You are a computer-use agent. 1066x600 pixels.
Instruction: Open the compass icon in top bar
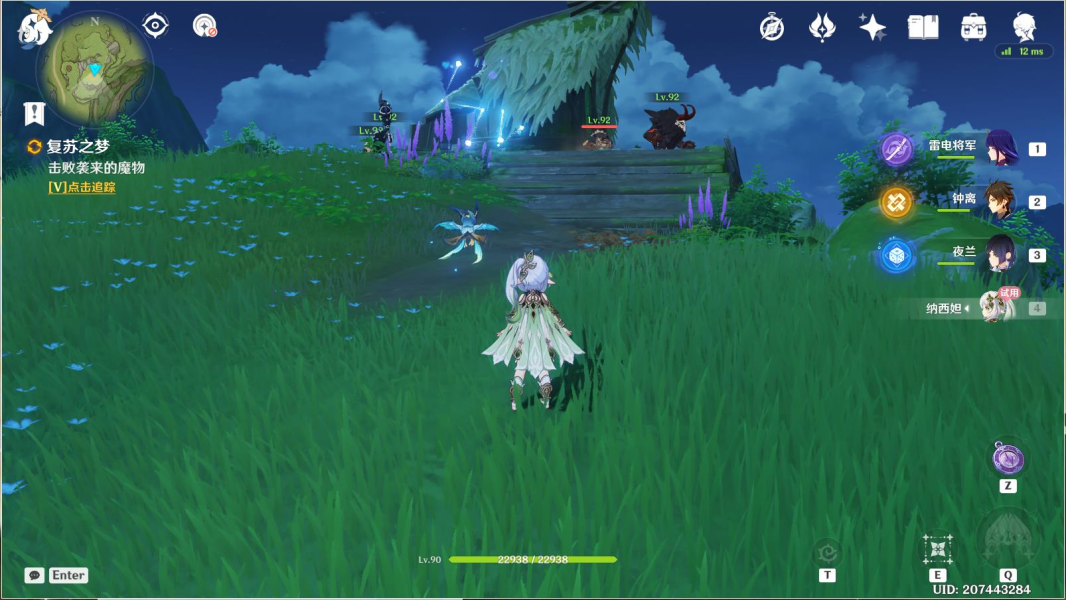[772, 27]
